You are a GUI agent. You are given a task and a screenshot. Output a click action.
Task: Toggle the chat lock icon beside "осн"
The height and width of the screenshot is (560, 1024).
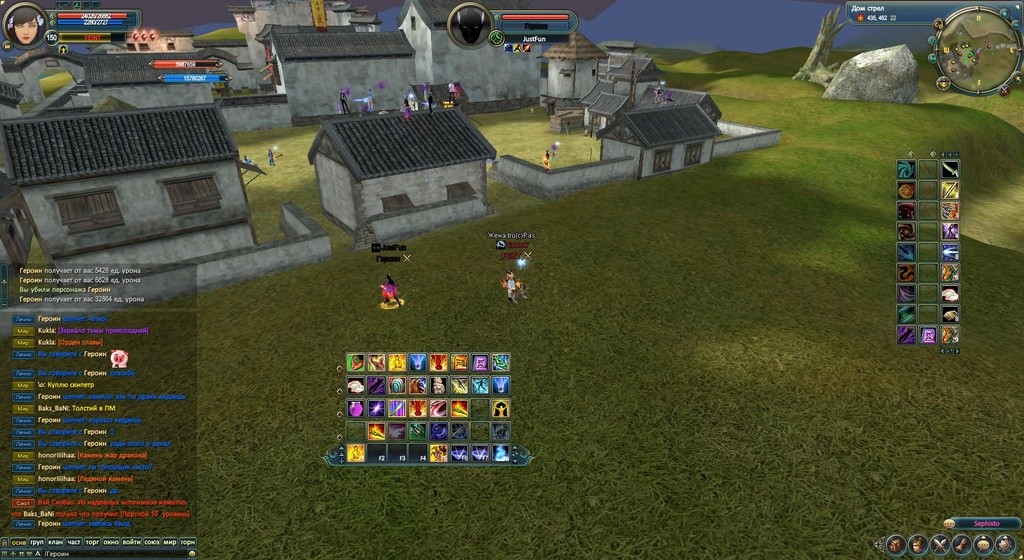(3, 542)
